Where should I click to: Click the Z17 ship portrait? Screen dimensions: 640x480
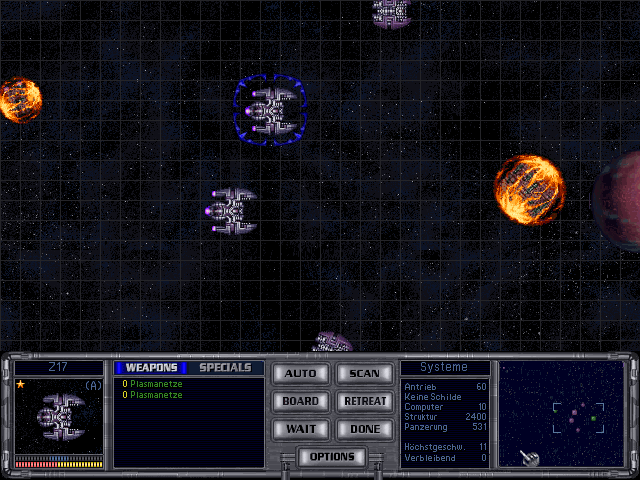point(59,417)
